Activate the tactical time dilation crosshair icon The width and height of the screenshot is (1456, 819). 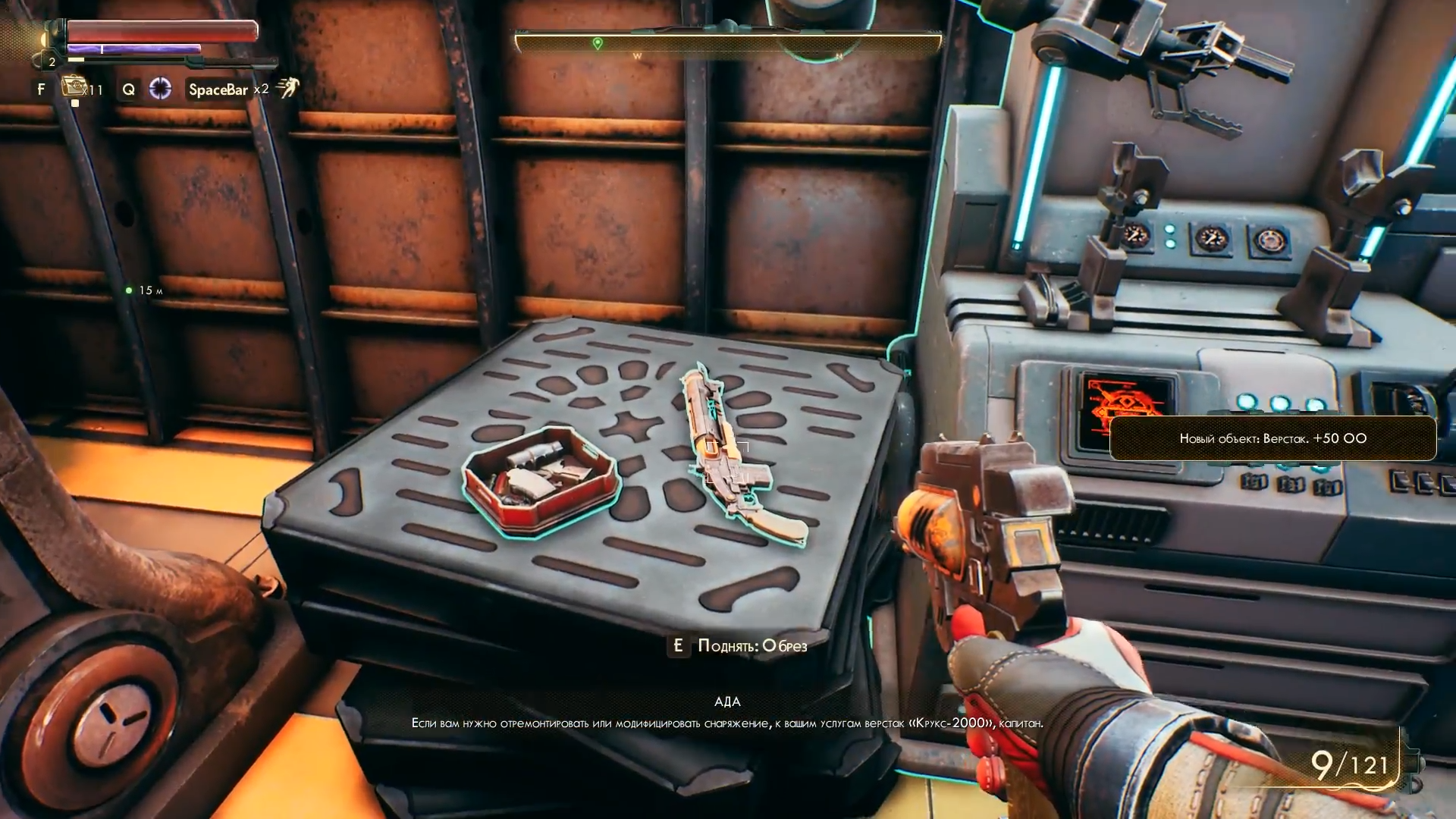point(160,89)
